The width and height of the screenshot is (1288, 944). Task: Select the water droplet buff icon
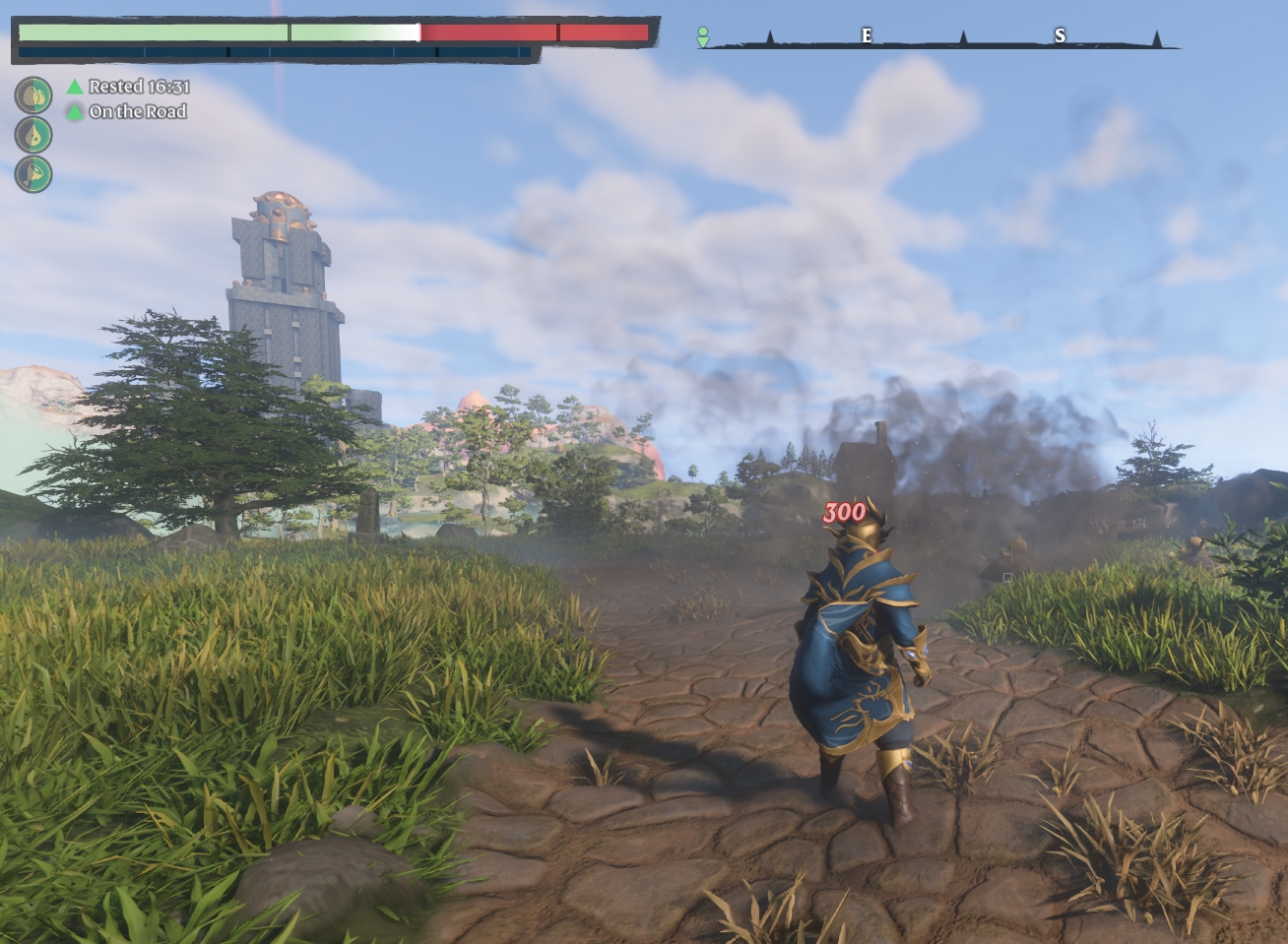pyautogui.click(x=33, y=135)
